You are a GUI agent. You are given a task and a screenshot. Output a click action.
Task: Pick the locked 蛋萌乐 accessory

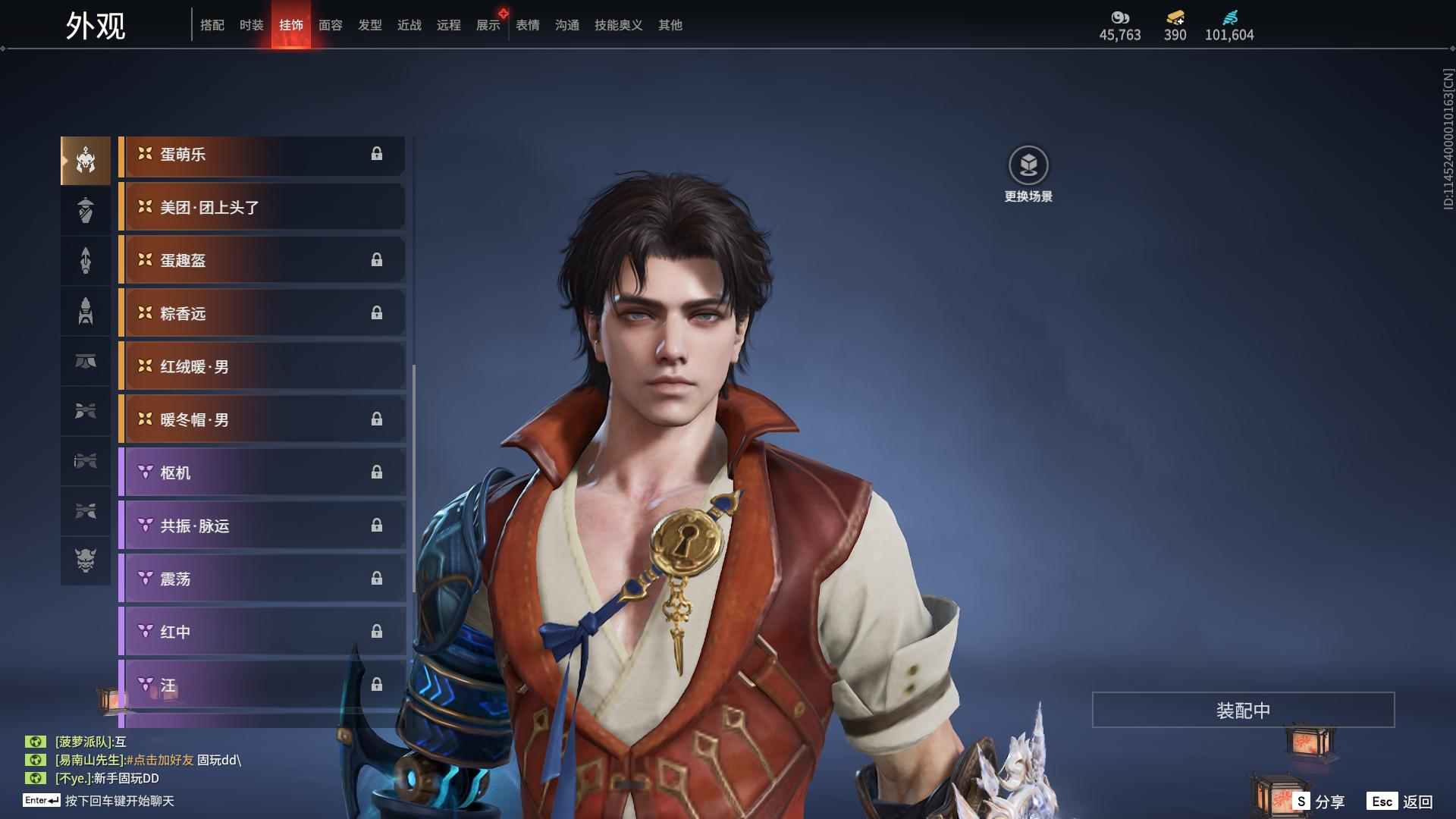(262, 154)
